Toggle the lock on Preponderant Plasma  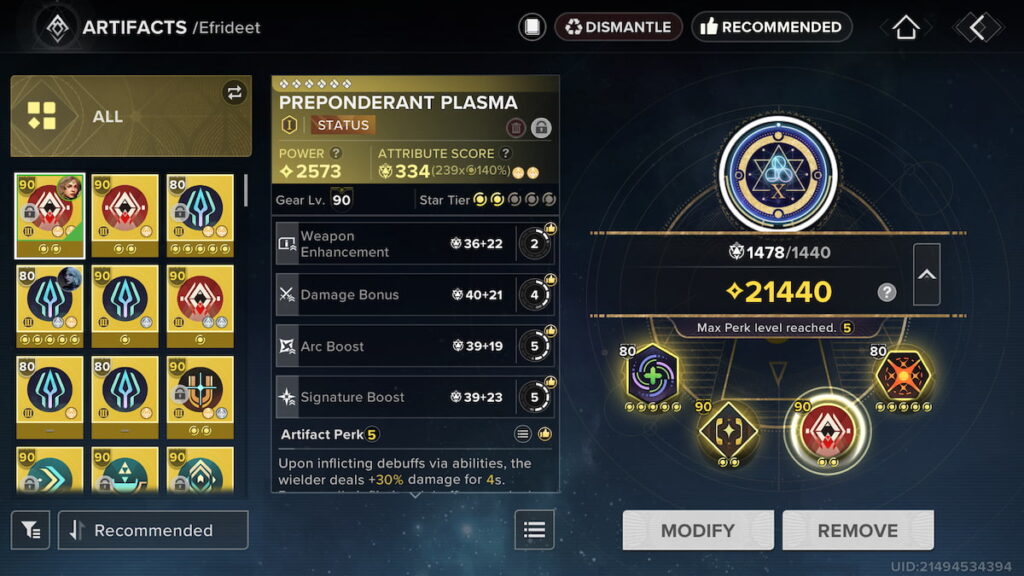(541, 127)
